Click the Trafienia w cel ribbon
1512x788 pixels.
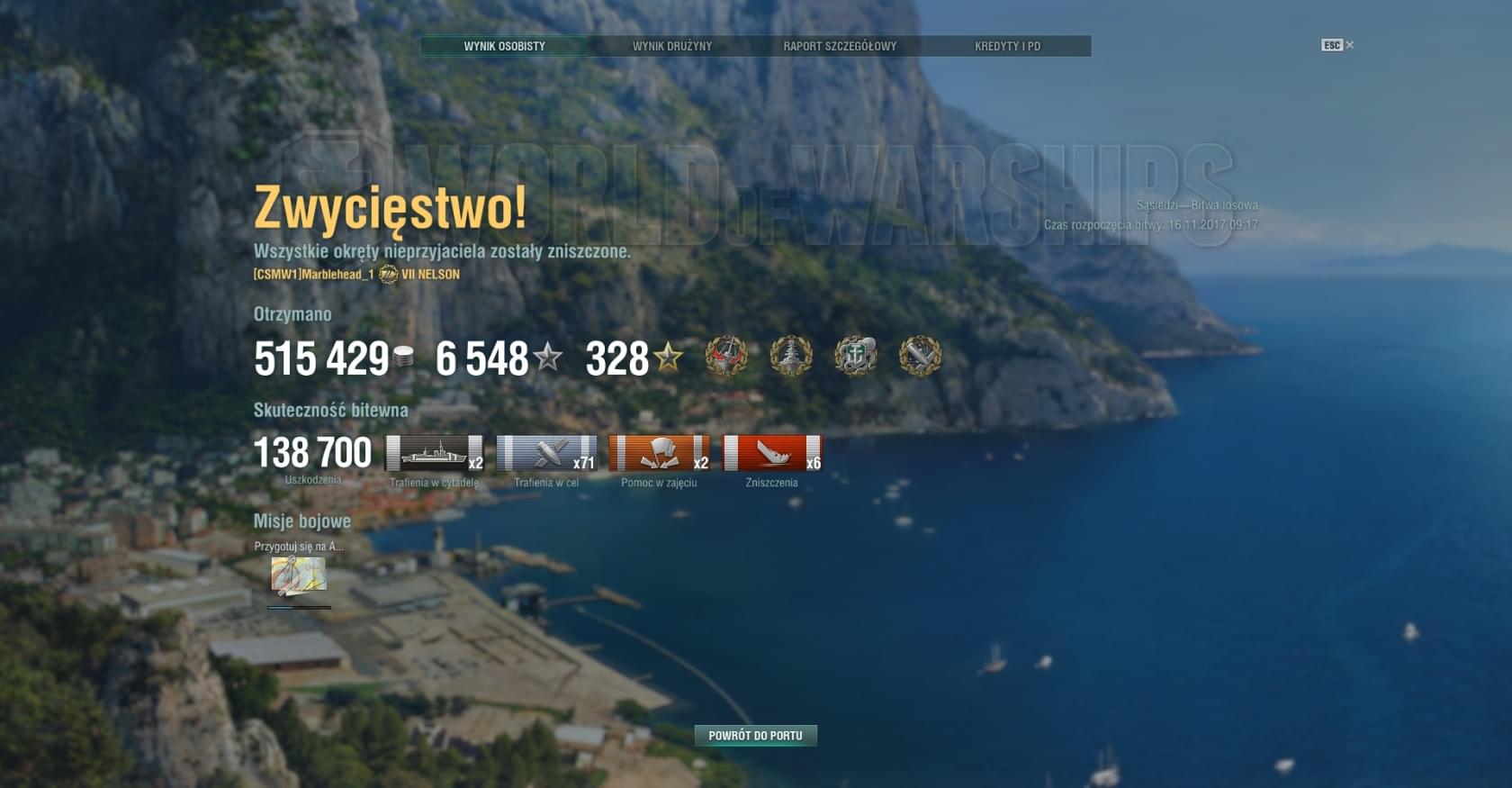coord(546,453)
